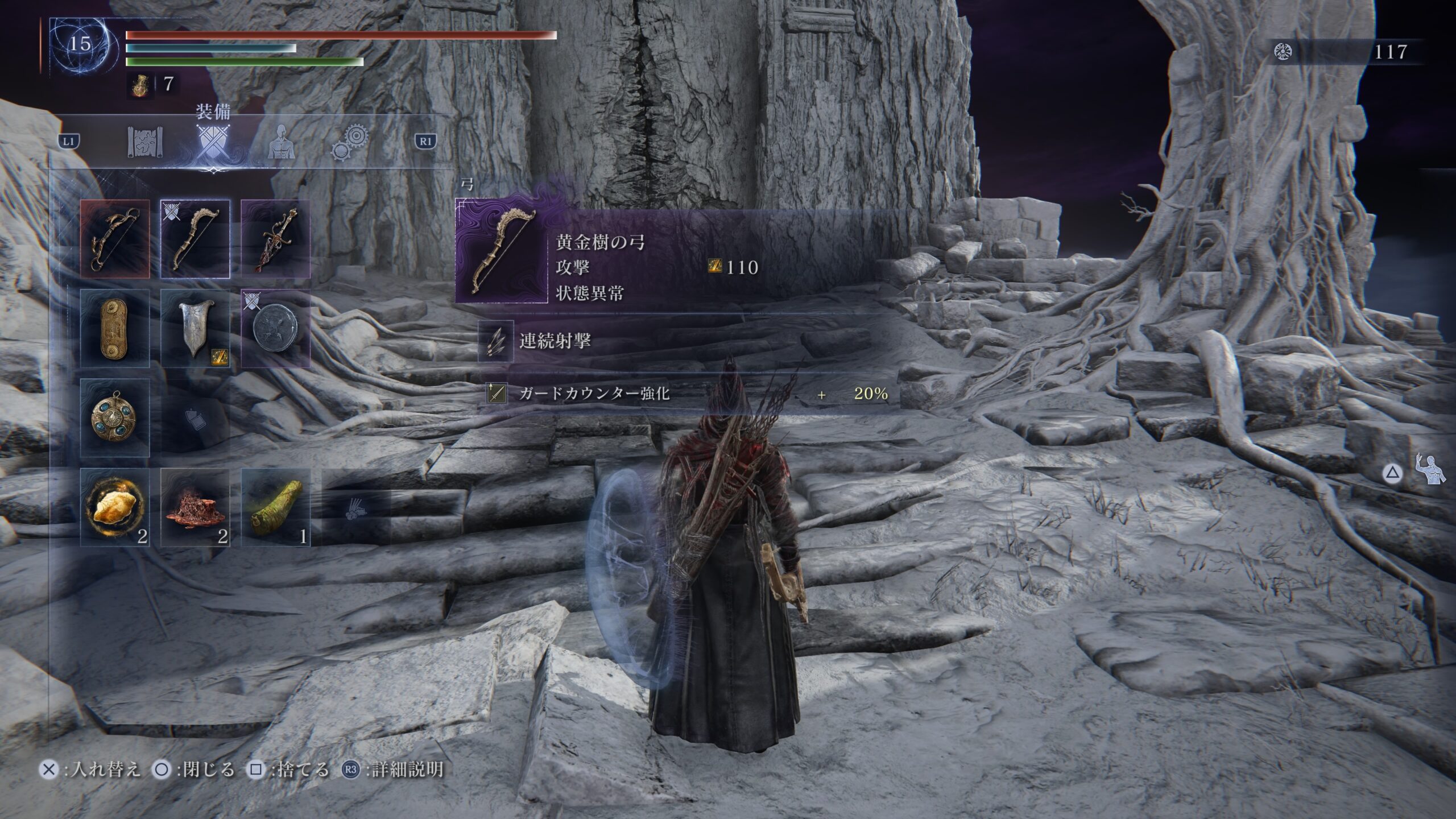Viewport: 1456px width, 819px height.
Task: Switch to the map scroll tab
Action: 146,142
